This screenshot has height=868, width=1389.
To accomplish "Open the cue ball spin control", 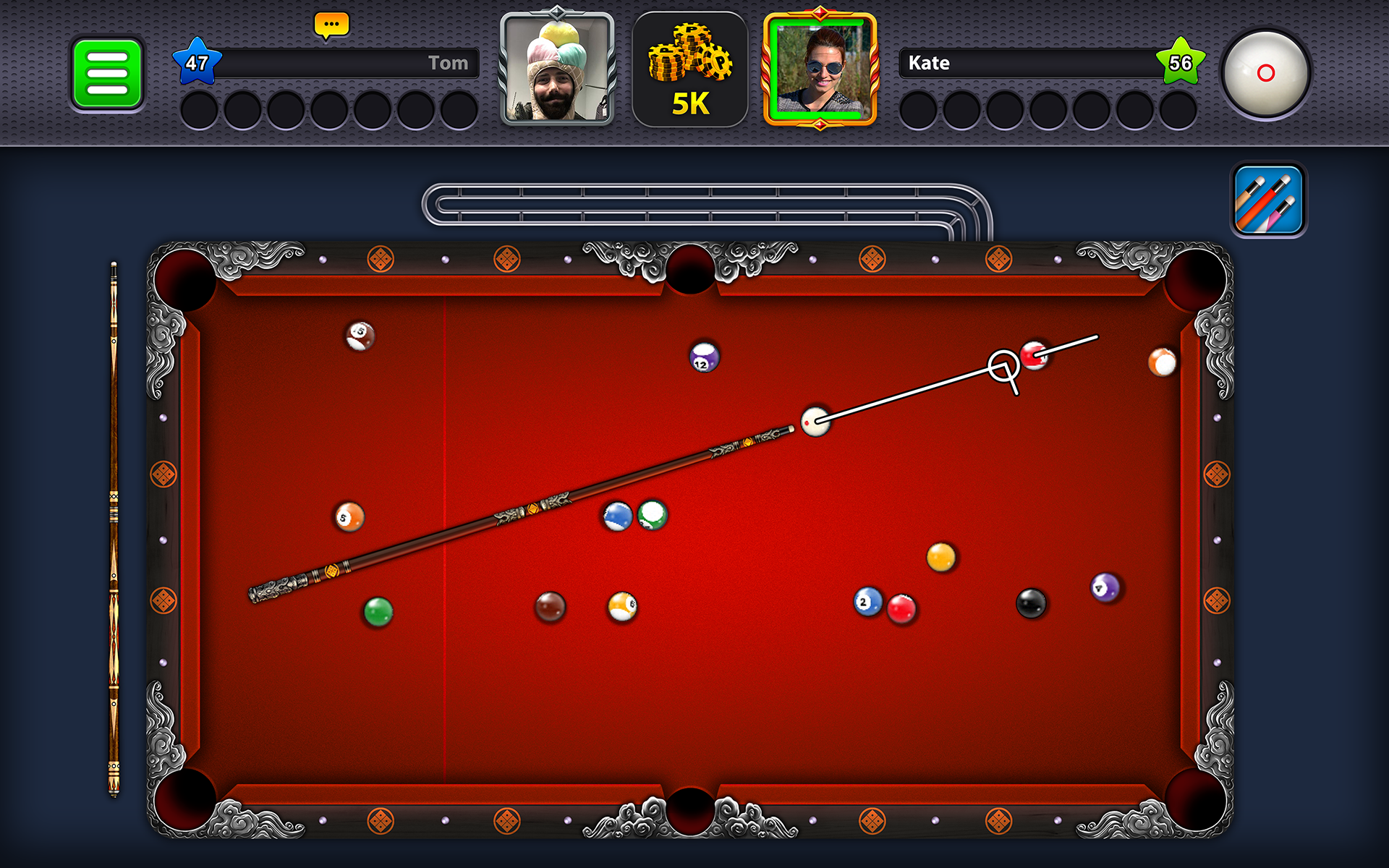I will coord(1267,72).
